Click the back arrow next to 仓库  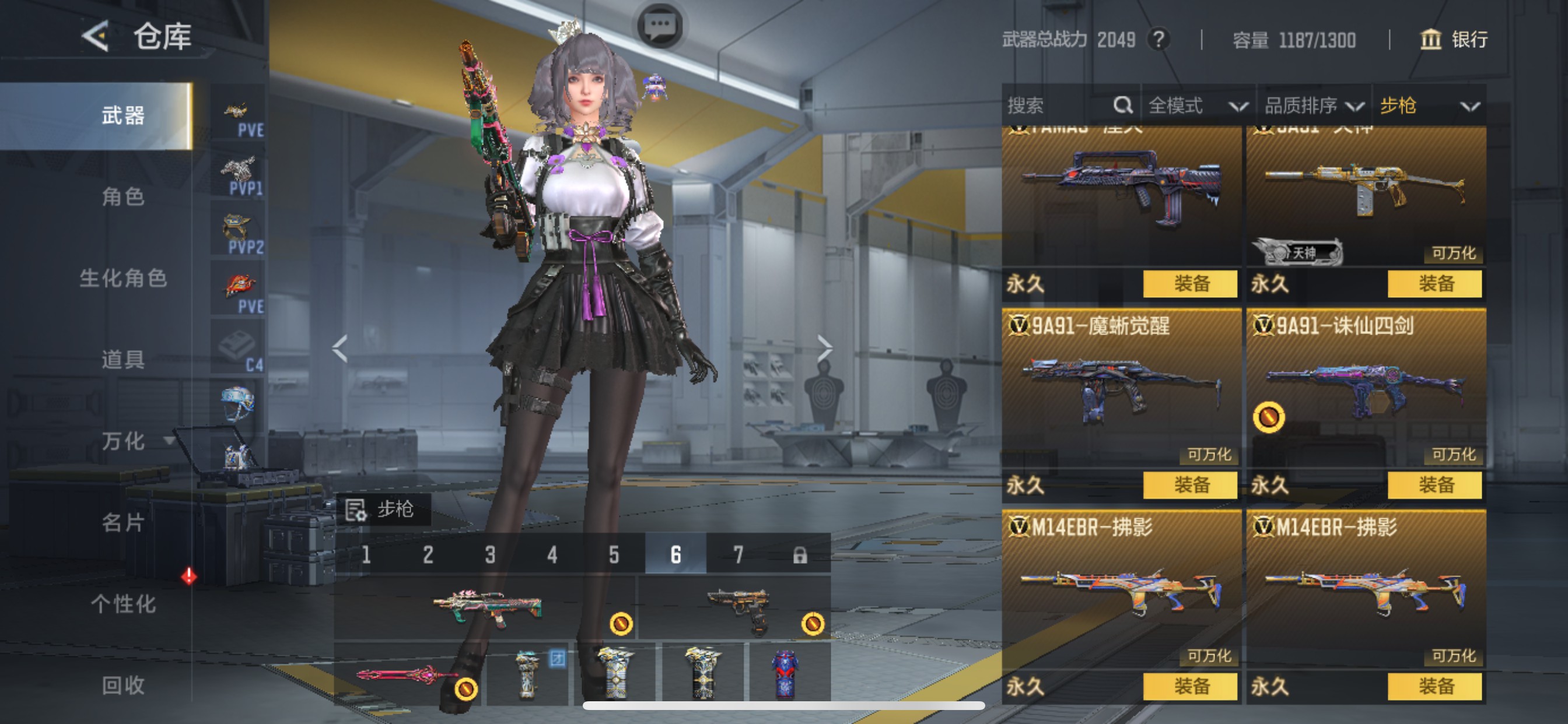pyautogui.click(x=97, y=38)
